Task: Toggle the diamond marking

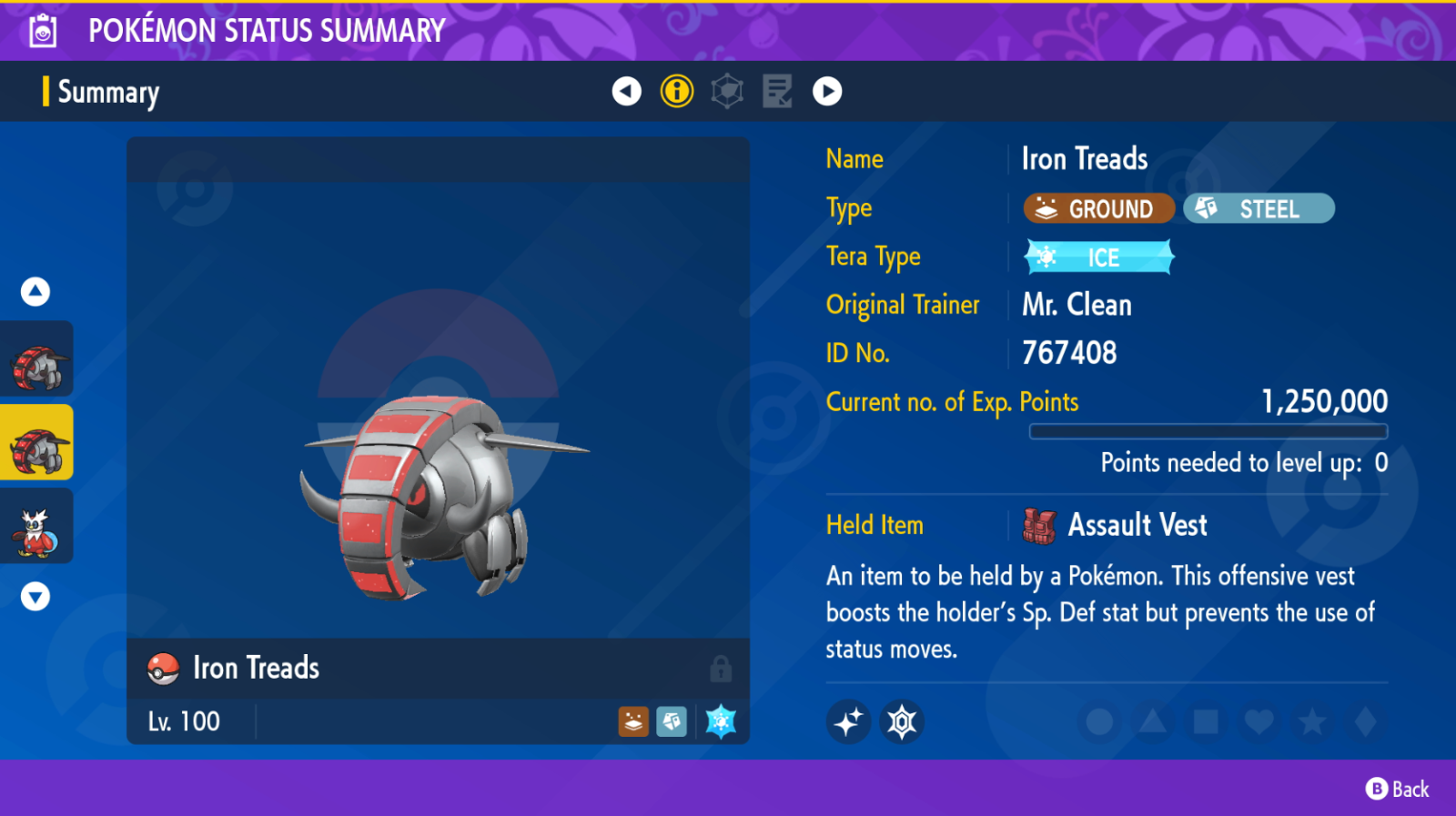Action: (1365, 722)
